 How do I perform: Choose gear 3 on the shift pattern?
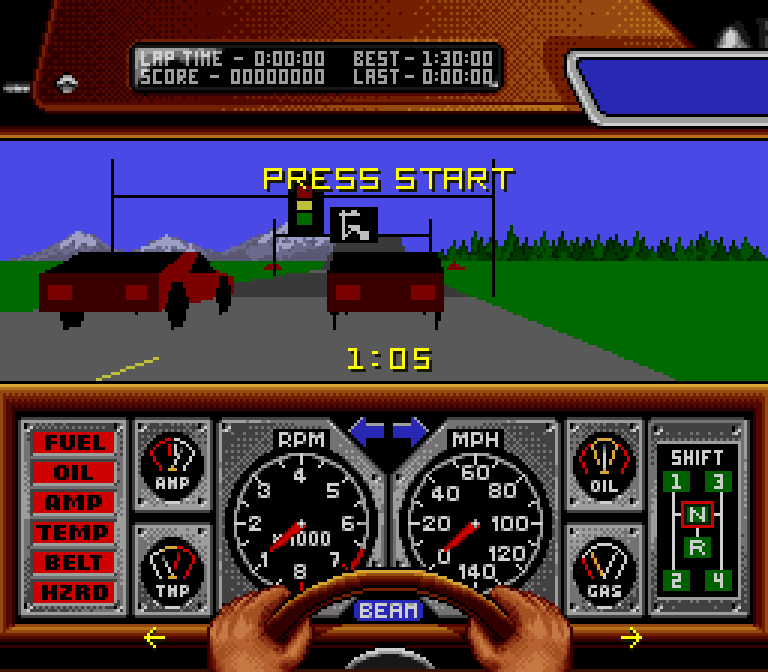tap(718, 483)
